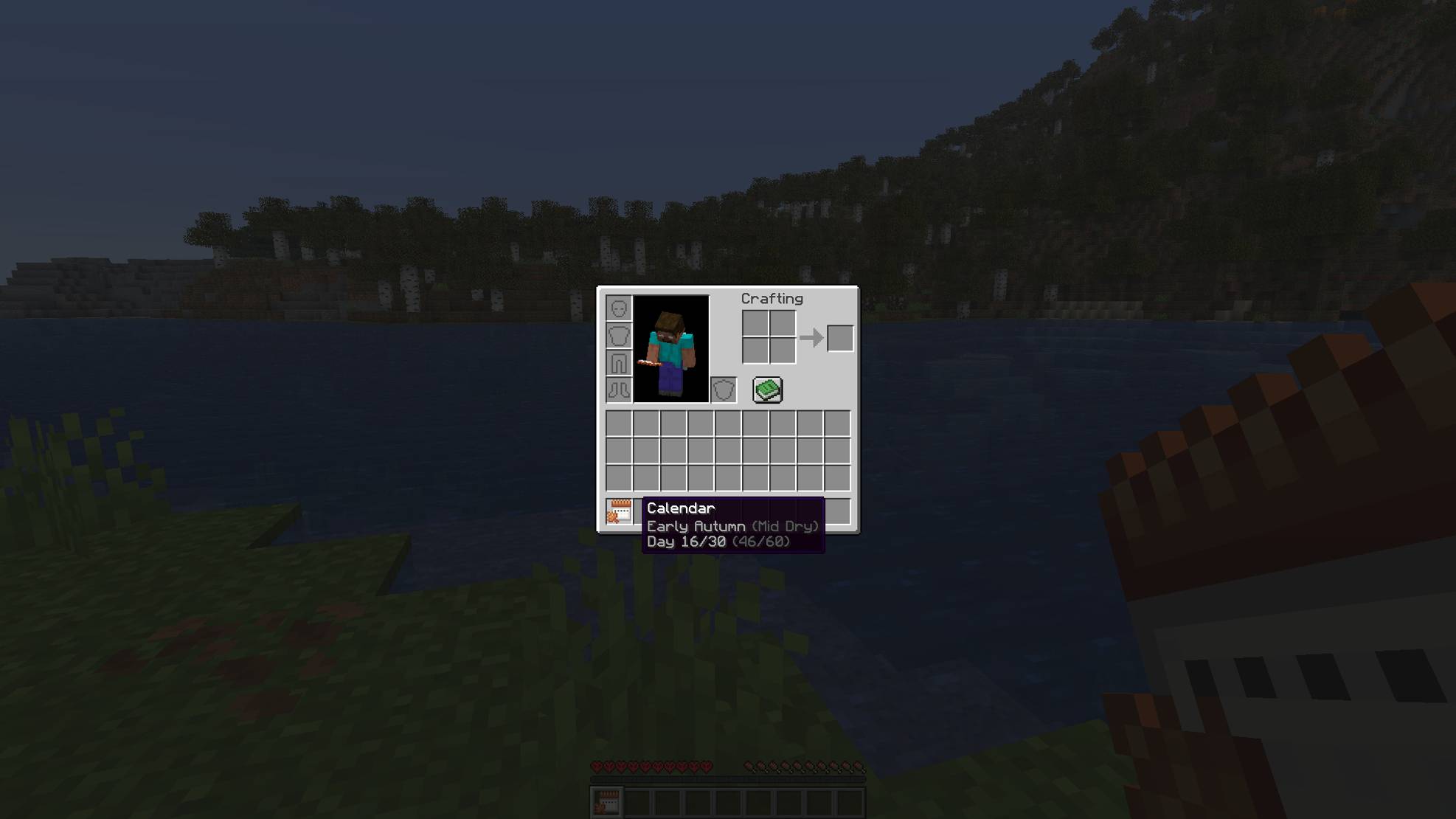
Task: Click the helmet armor slot icon
Action: (x=619, y=308)
